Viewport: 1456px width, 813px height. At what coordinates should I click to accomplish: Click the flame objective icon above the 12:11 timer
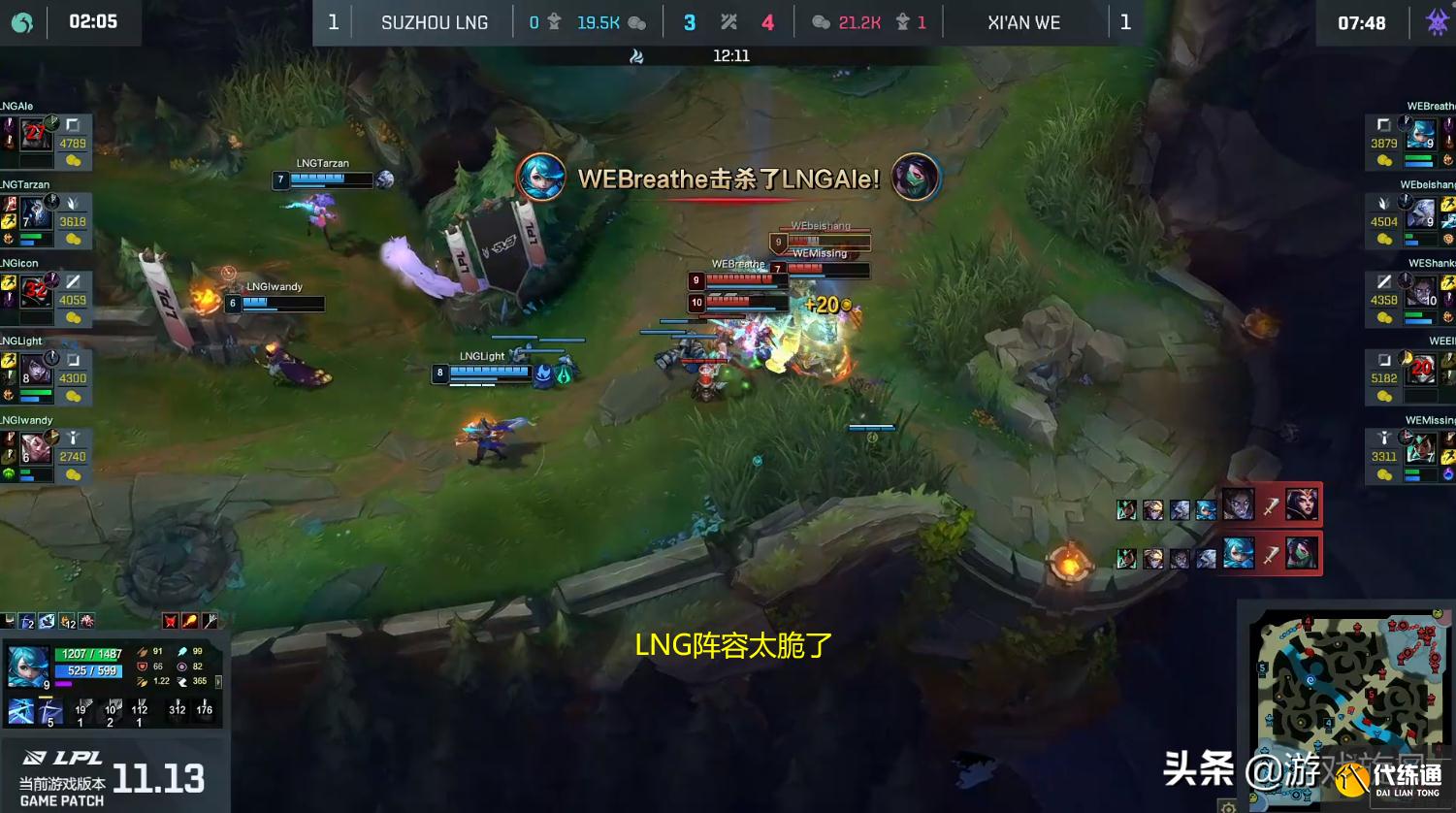[636, 55]
